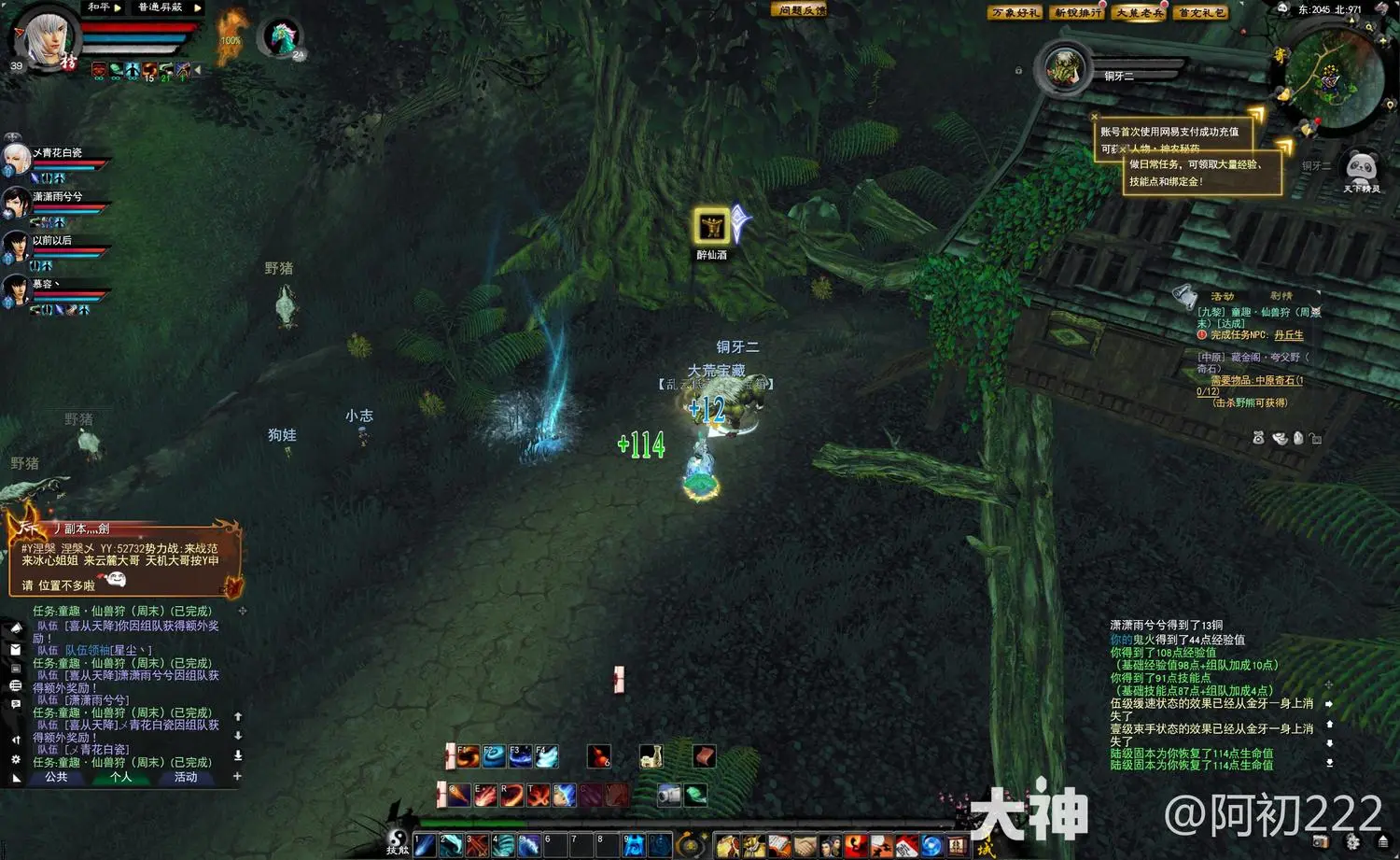Click the camera icon on the action bar
Screen dimensions: 1400x860
[x=669, y=795]
